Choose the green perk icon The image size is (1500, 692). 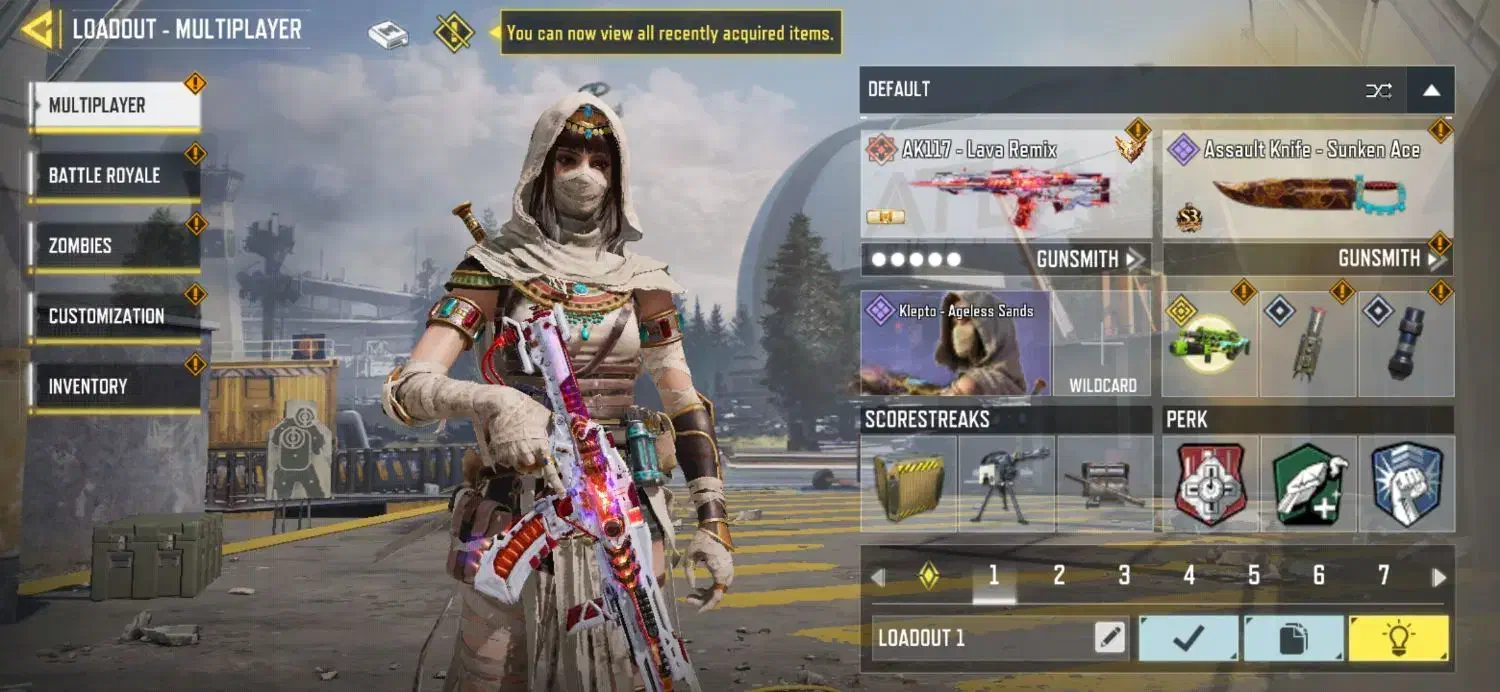[1309, 484]
